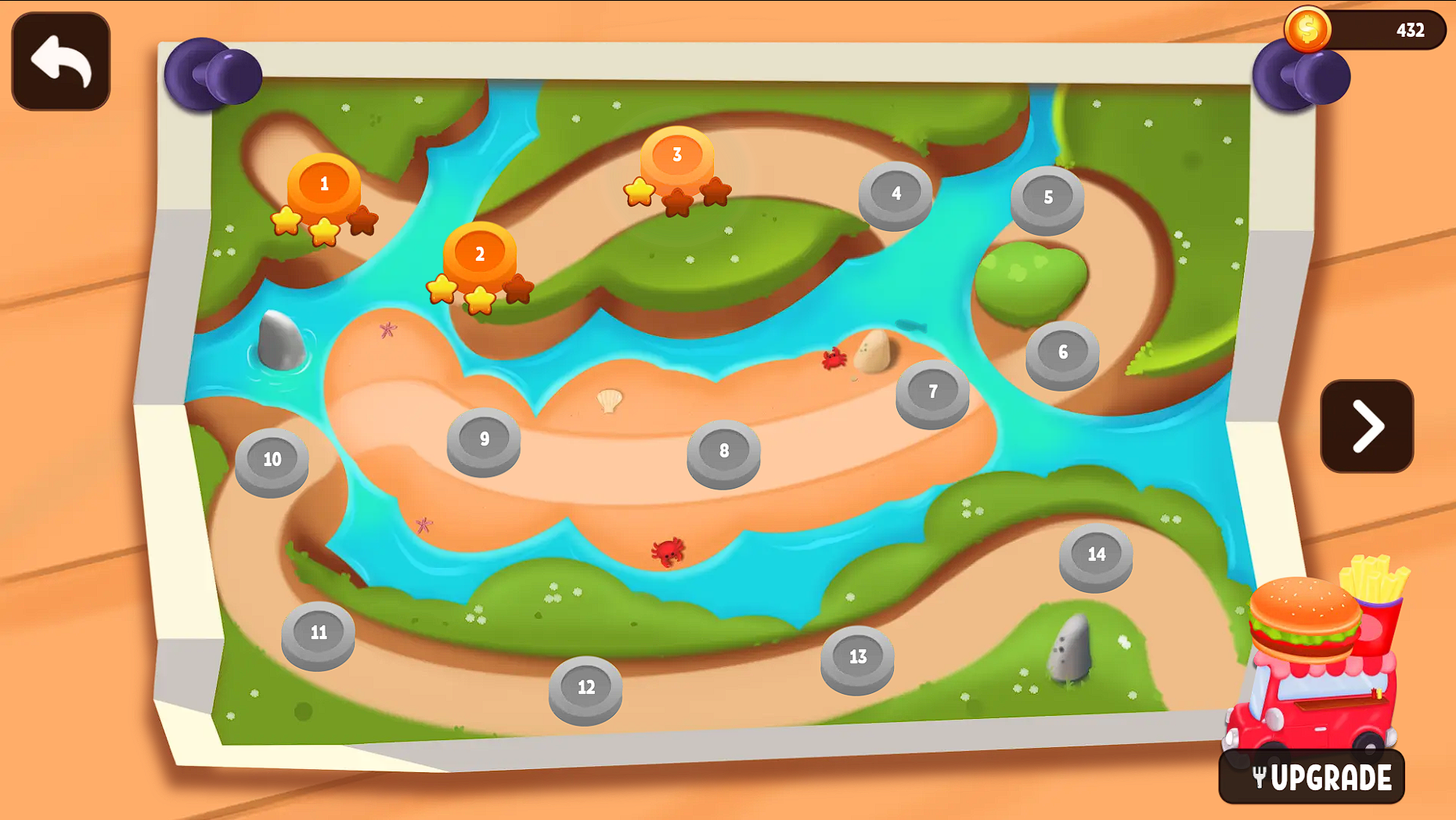Go back using the arrow button
The image size is (1456, 820).
tap(59, 62)
